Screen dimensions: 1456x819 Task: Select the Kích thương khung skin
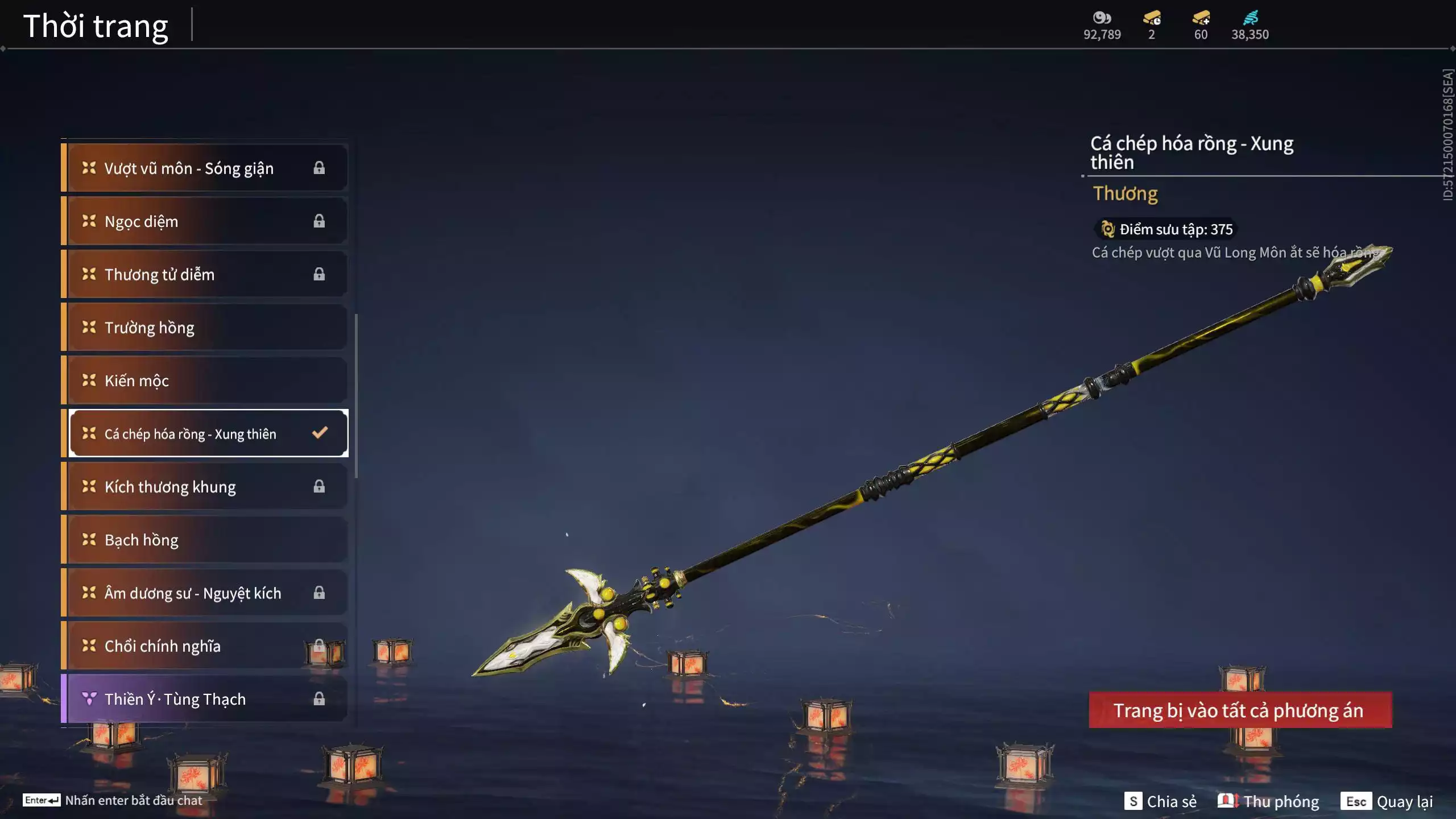tap(205, 487)
